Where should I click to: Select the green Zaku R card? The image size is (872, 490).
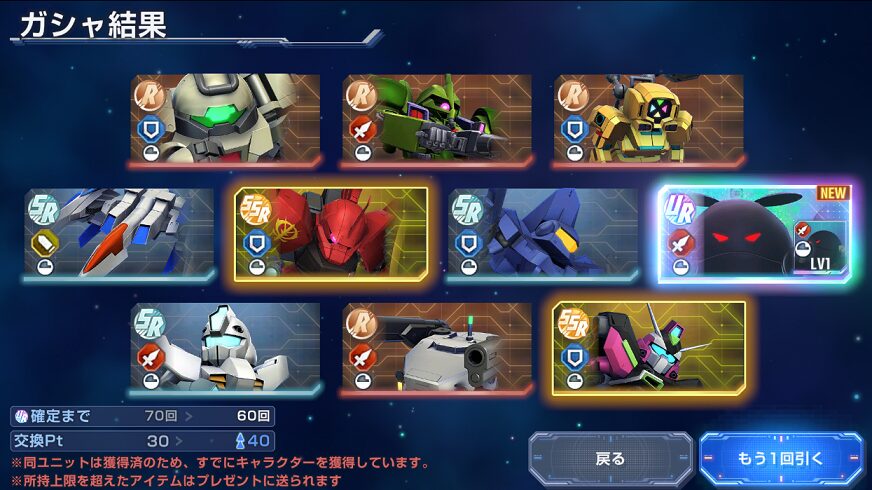[437, 120]
